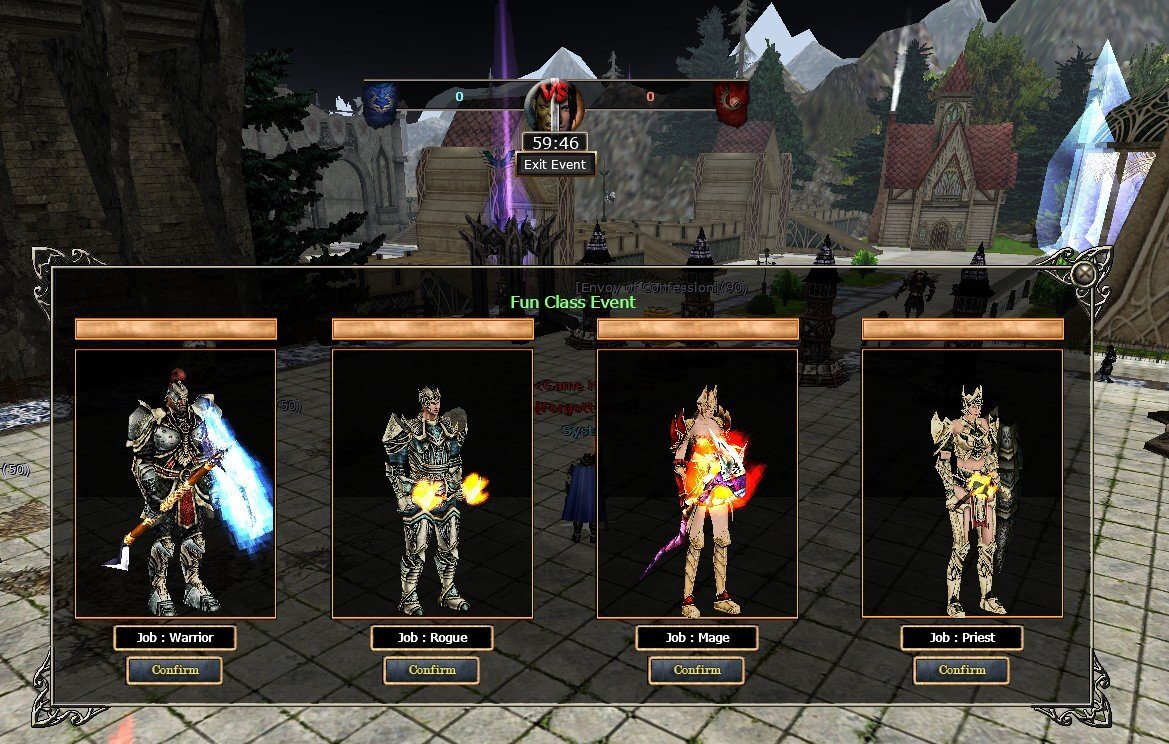This screenshot has height=744, width=1169.
Task: Confirm the Warrior job selection
Action: point(175,670)
